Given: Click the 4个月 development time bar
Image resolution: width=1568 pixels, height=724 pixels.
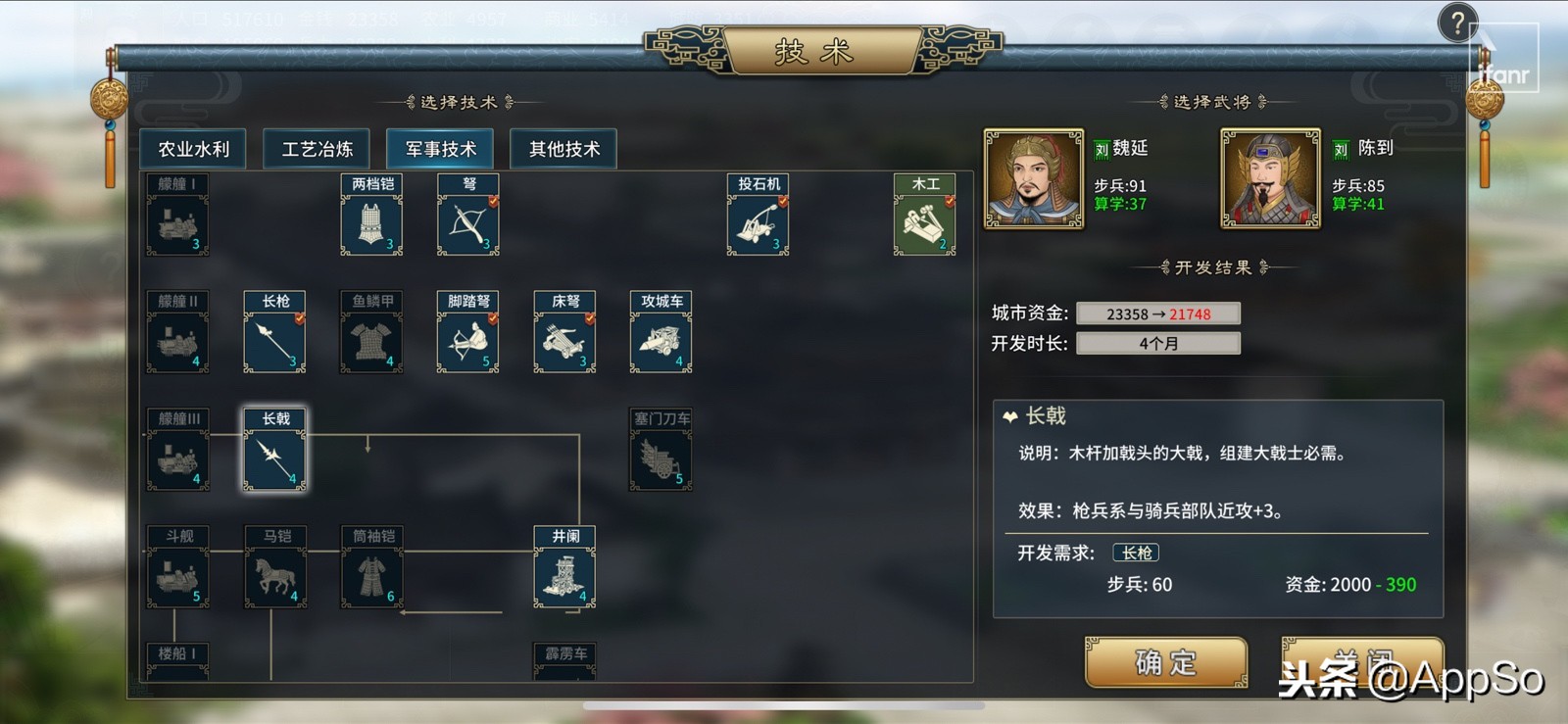Looking at the screenshot, I should pyautogui.click(x=1158, y=344).
